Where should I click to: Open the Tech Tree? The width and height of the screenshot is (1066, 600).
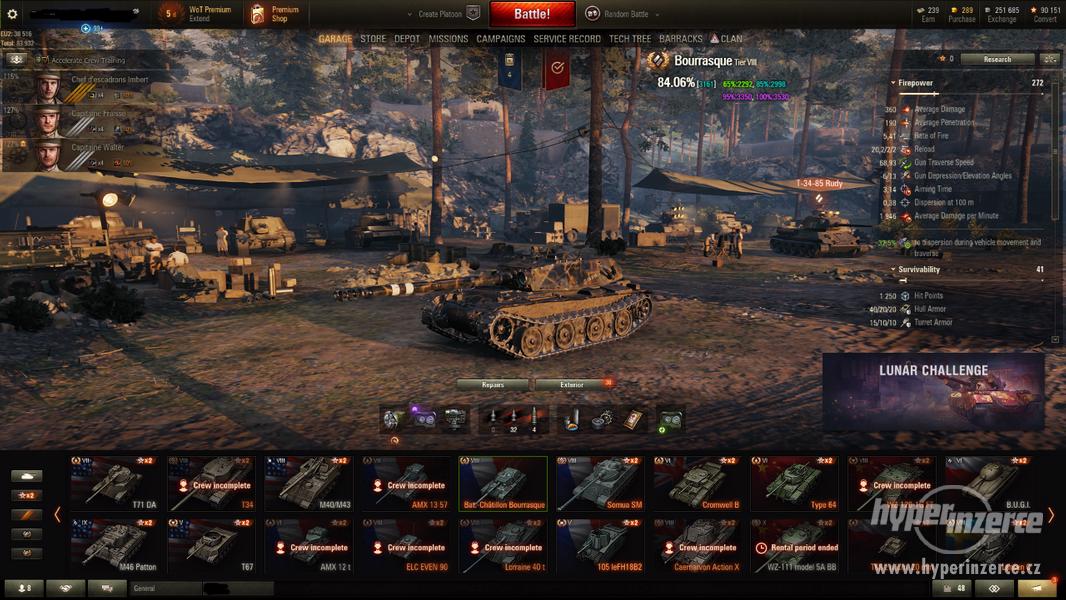click(630, 39)
